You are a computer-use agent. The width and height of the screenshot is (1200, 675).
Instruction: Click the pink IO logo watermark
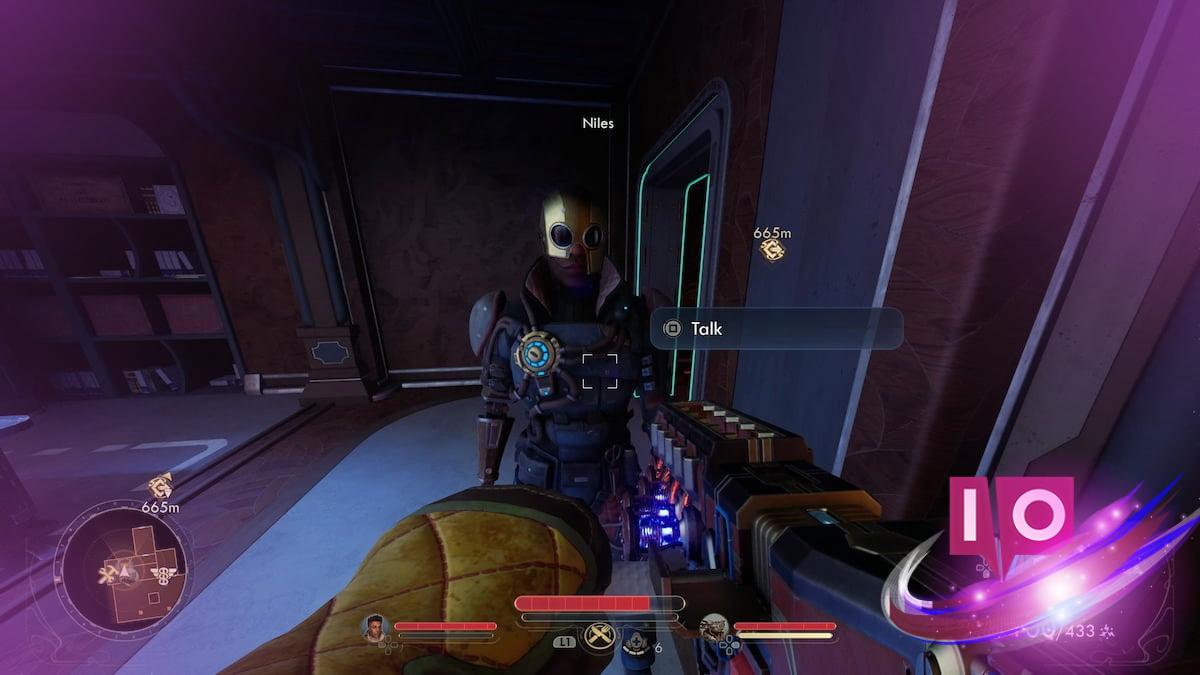[x=1010, y=515]
